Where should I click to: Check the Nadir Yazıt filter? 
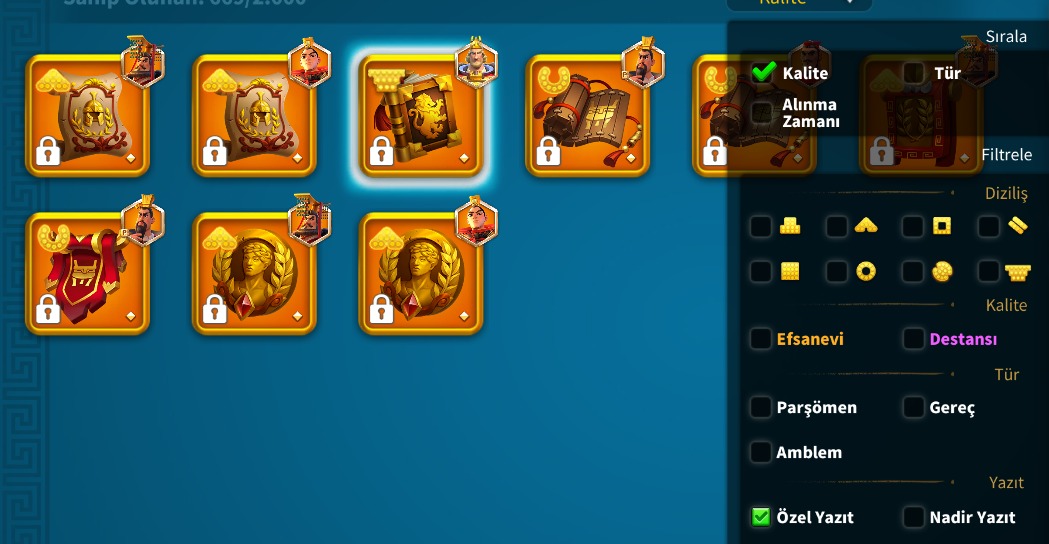click(x=913, y=517)
